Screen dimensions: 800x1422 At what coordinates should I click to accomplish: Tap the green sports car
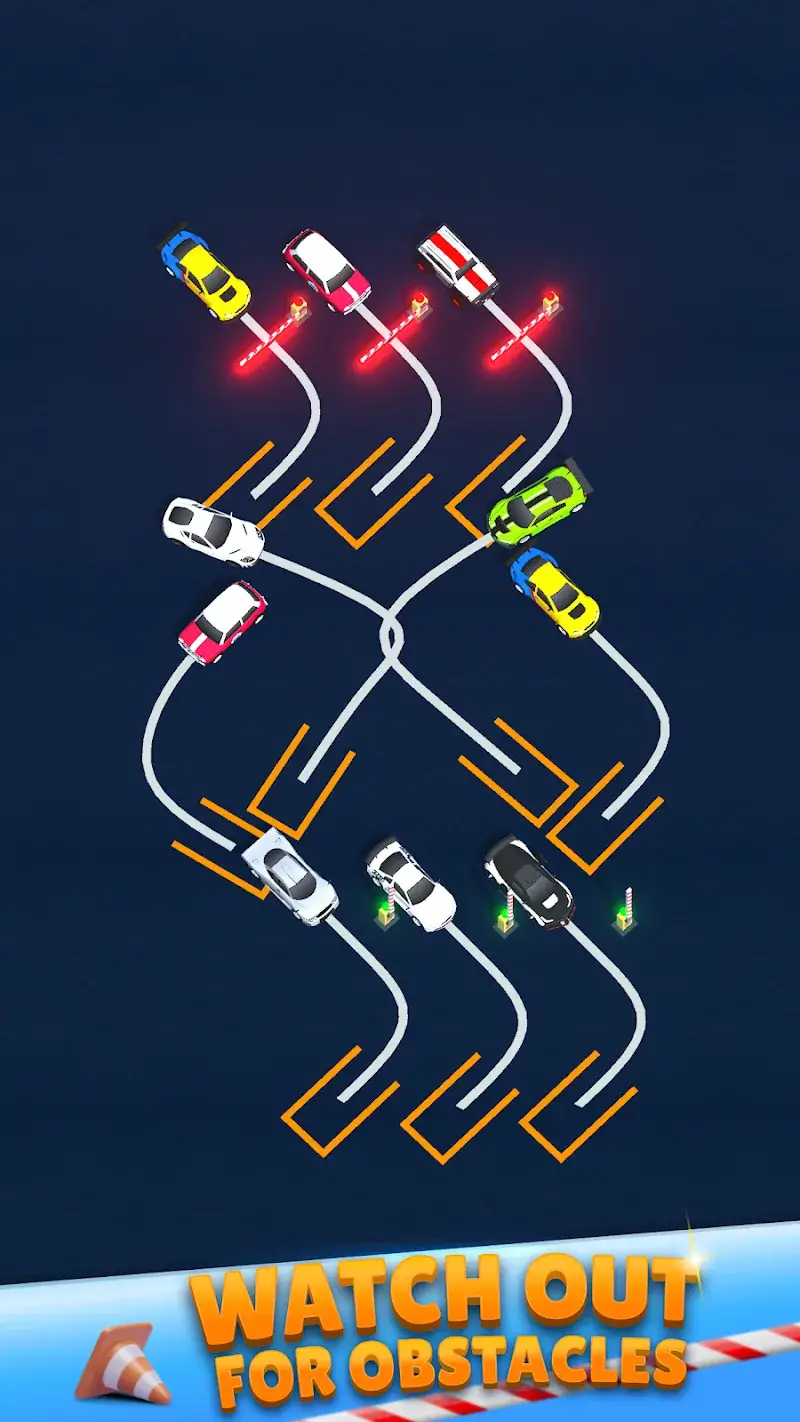pos(536,505)
